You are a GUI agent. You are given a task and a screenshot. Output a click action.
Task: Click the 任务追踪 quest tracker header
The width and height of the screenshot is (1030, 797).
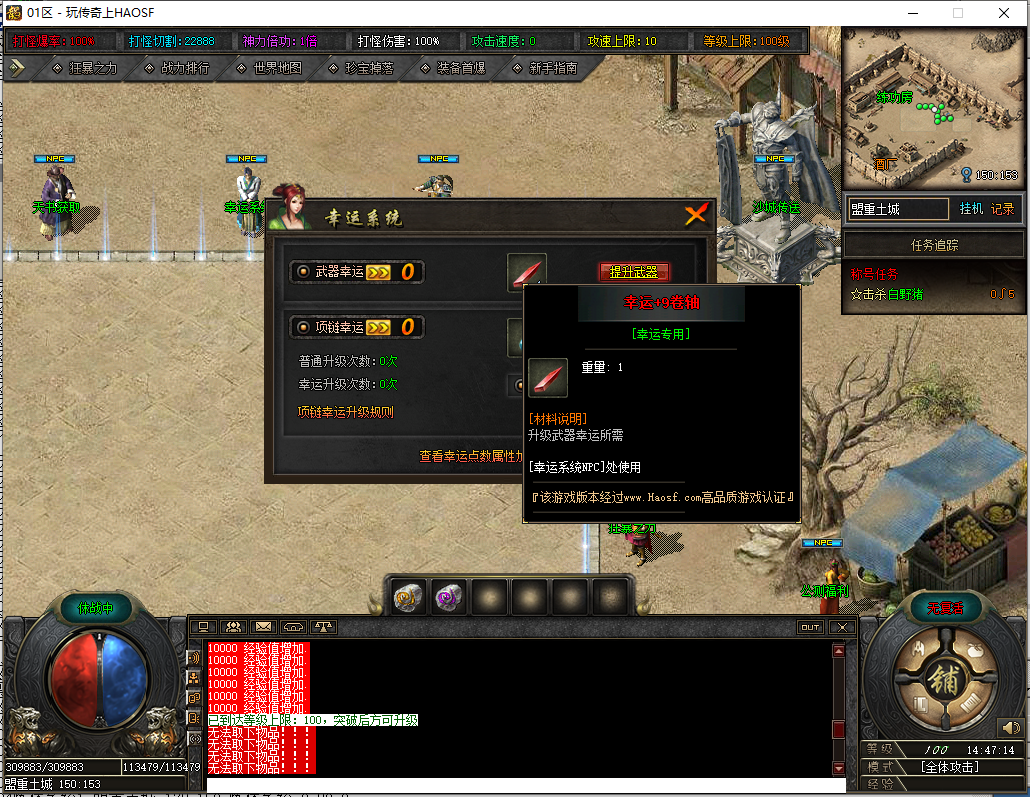tap(934, 245)
